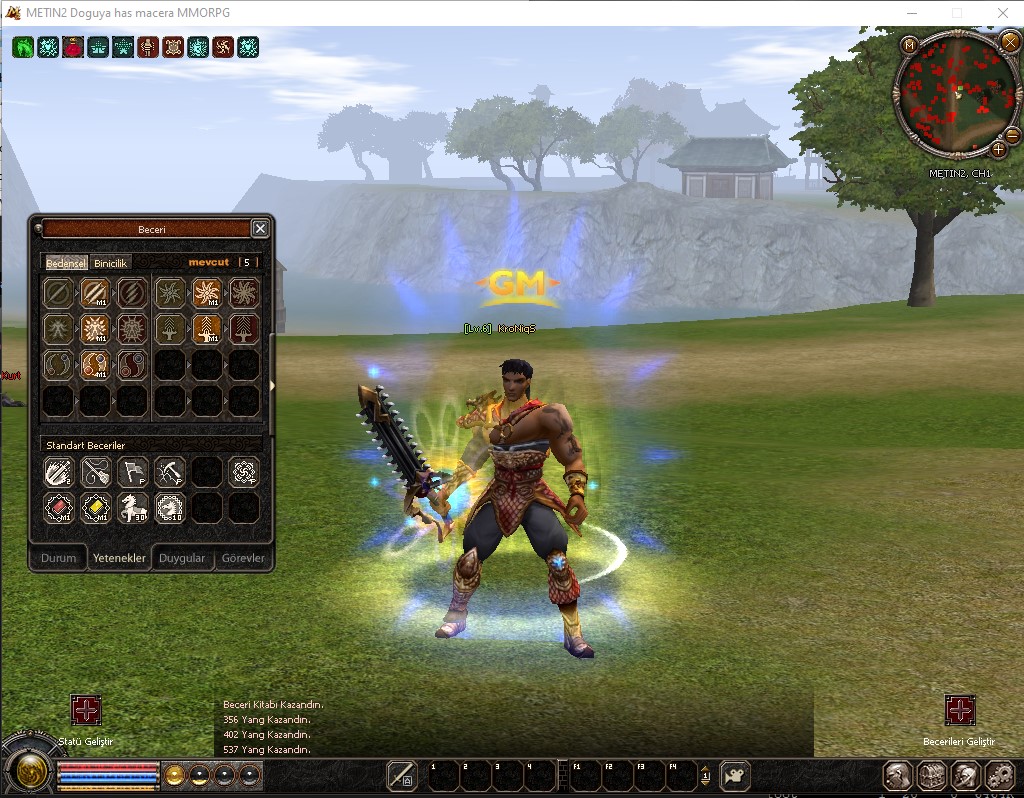Screen dimensions: 1024x798
Task: Select the red book standard skill icon
Action: point(59,507)
